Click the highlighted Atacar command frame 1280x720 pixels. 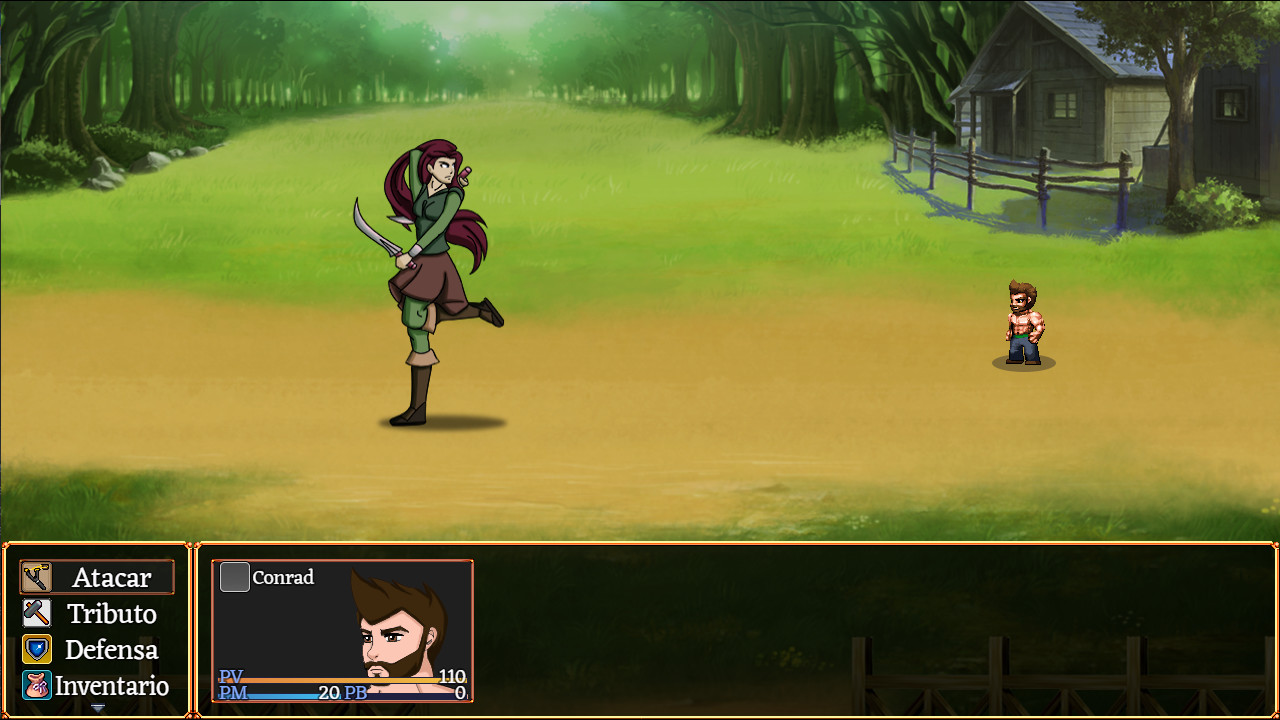[x=96, y=577]
